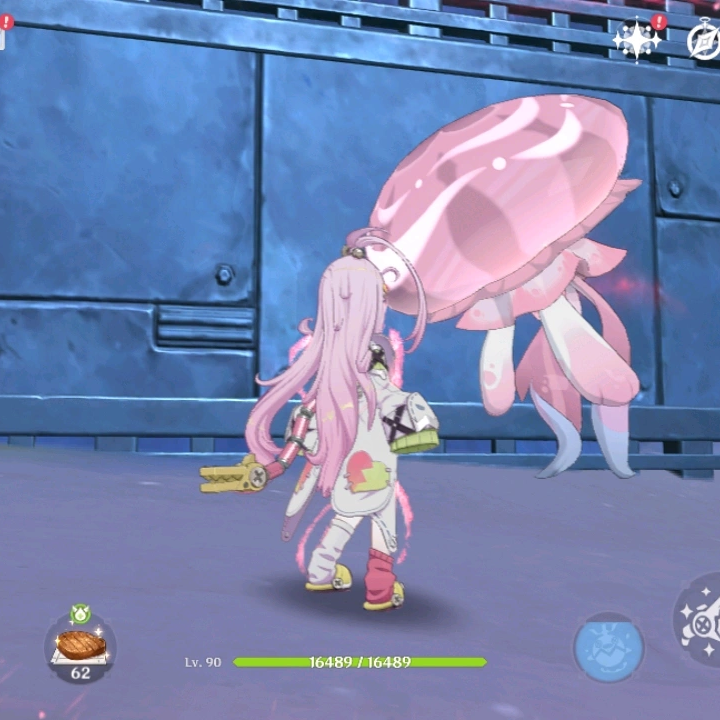The height and width of the screenshot is (720, 720).
Task: Activate the blue round creature skill button
Action: (608, 647)
